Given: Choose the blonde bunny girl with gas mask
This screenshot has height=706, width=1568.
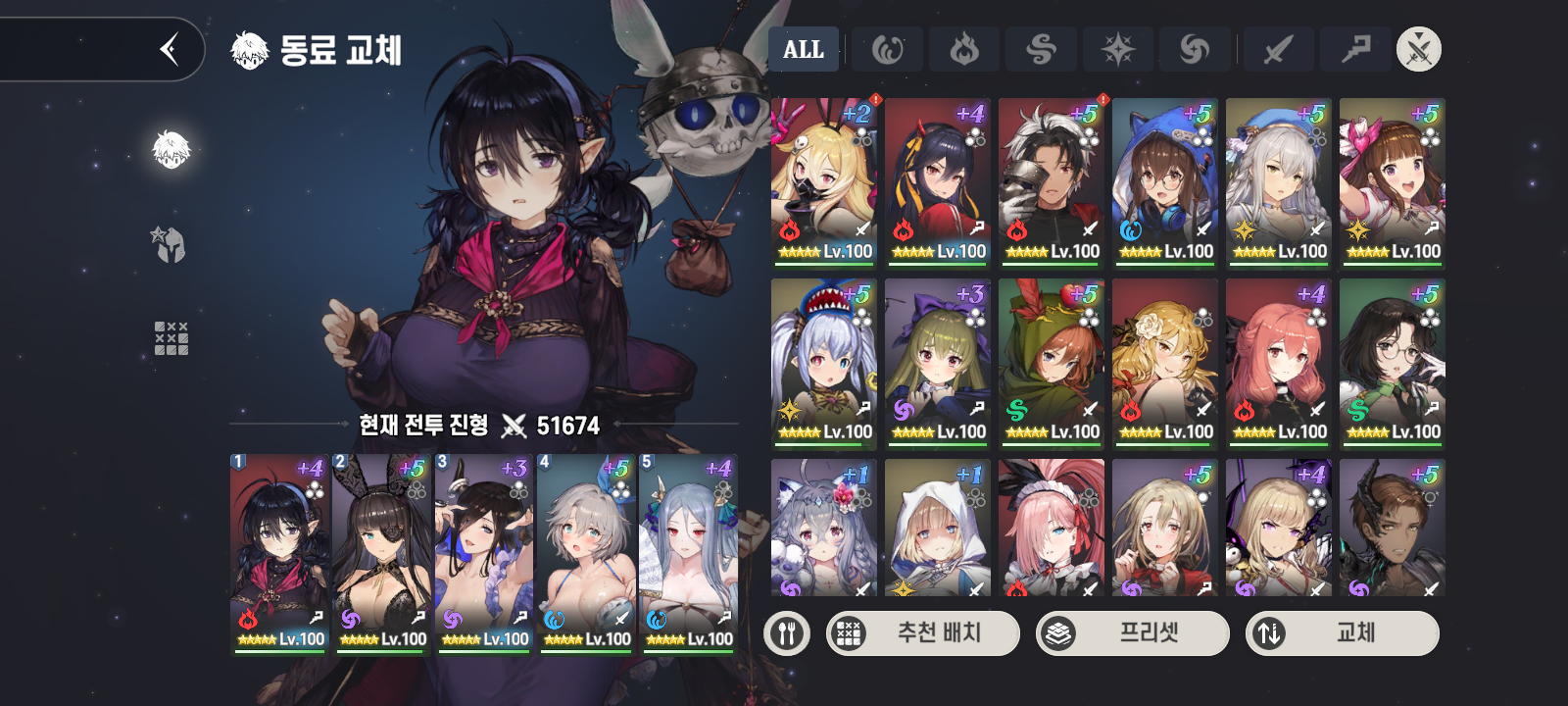Looking at the screenshot, I should click(824, 182).
